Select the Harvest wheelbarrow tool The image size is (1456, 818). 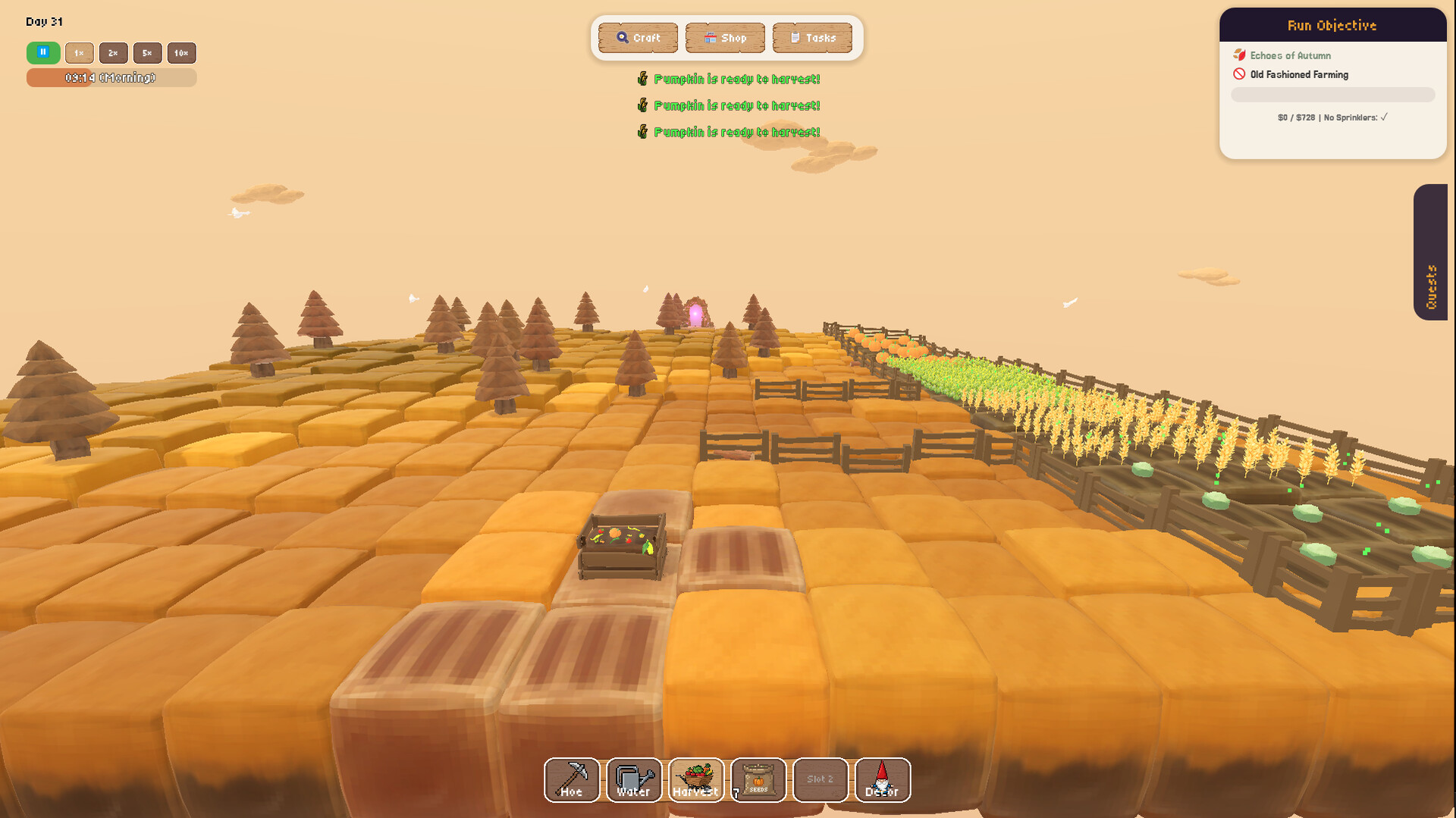point(695,779)
